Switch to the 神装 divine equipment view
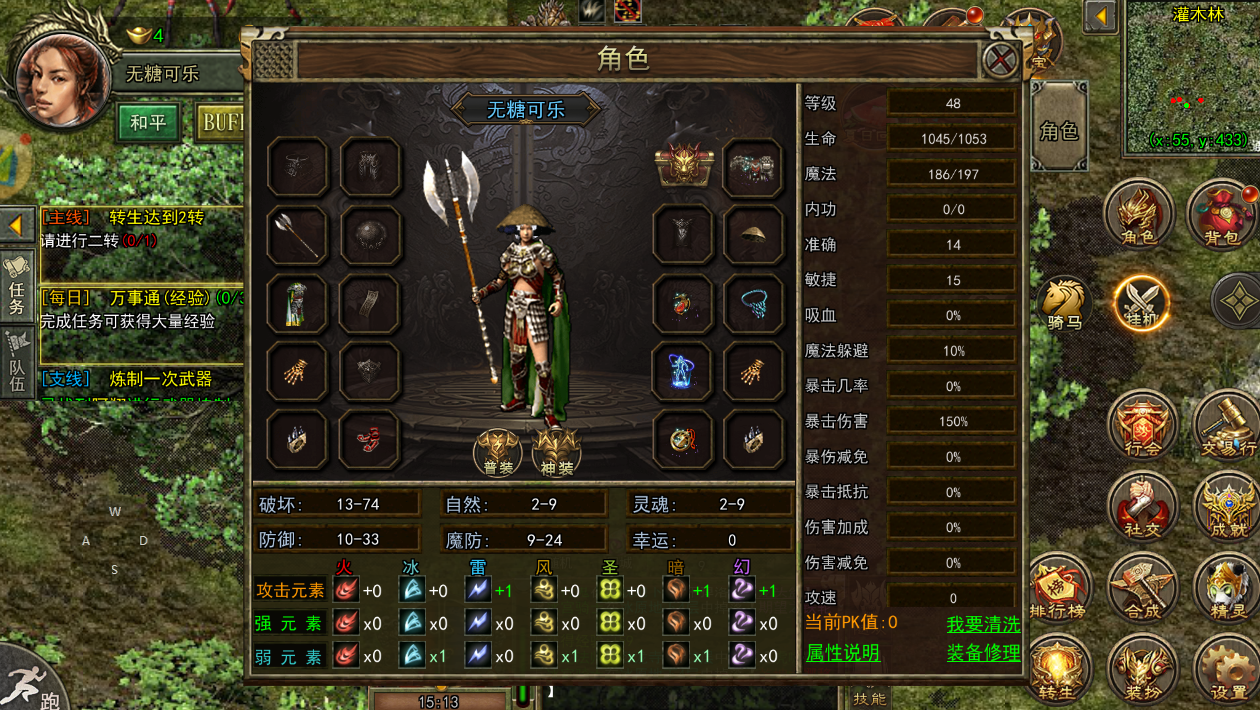 tap(557, 453)
